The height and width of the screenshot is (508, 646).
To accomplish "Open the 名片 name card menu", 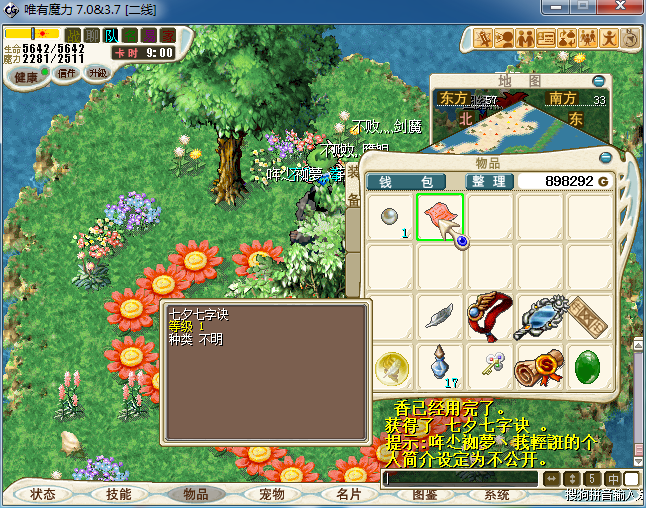I will 349,494.
